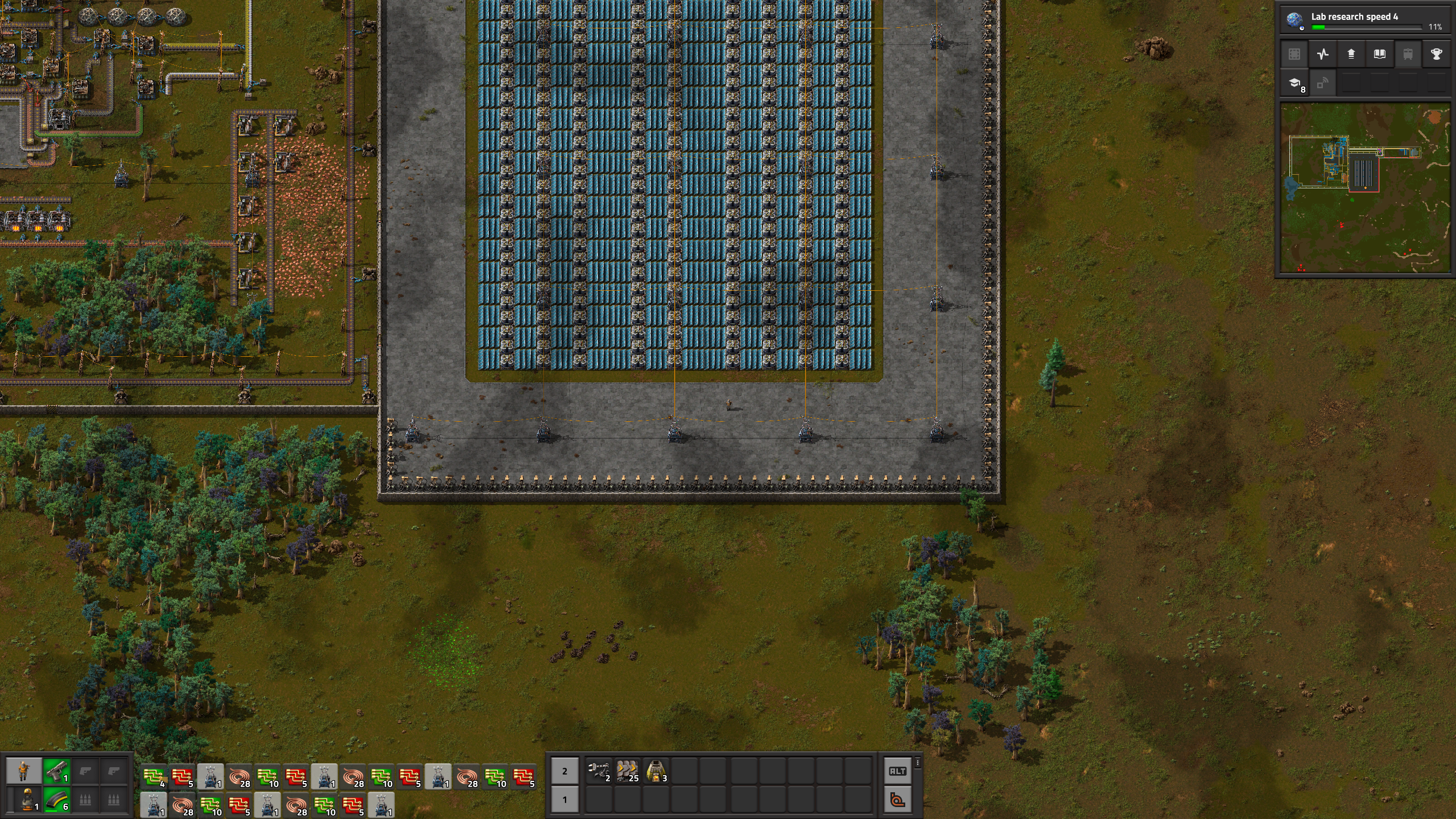
Task: Select the transport belt stack of 25
Action: [x=627, y=771]
